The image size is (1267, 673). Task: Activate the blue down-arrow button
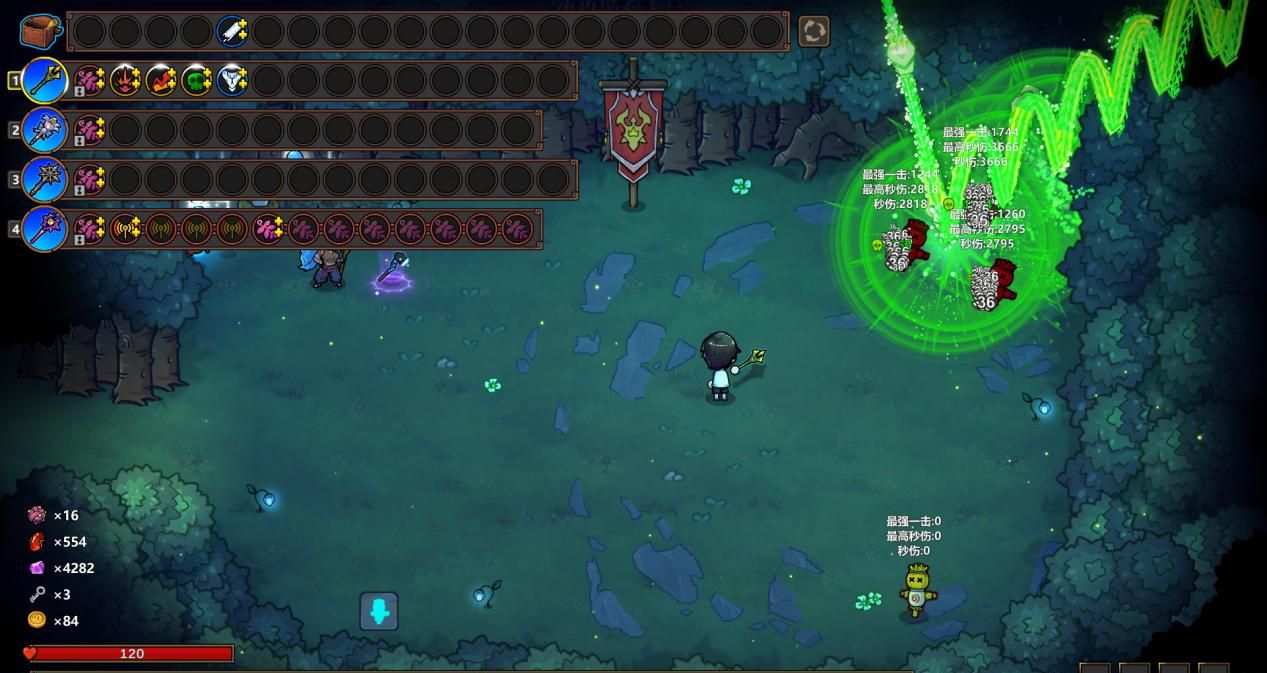pos(379,611)
